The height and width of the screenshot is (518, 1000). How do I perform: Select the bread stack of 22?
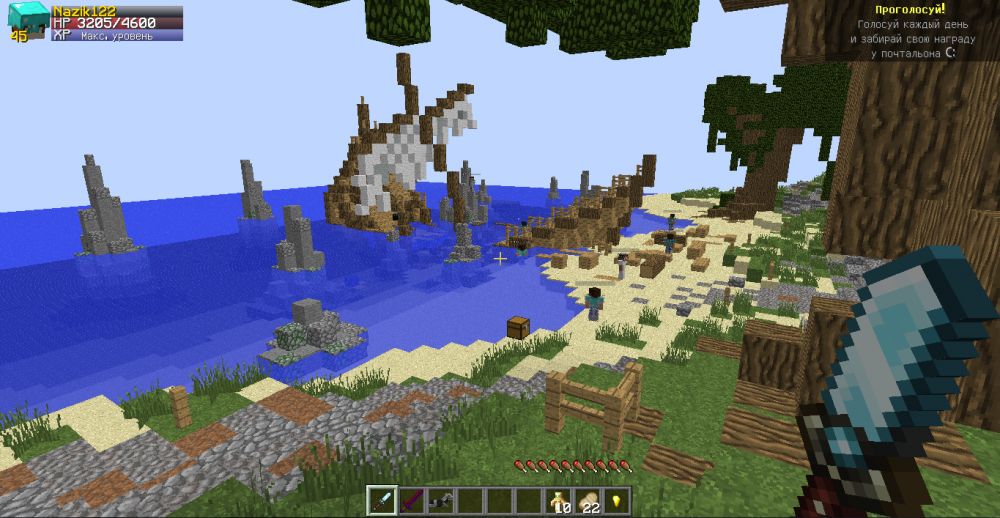pos(588,500)
